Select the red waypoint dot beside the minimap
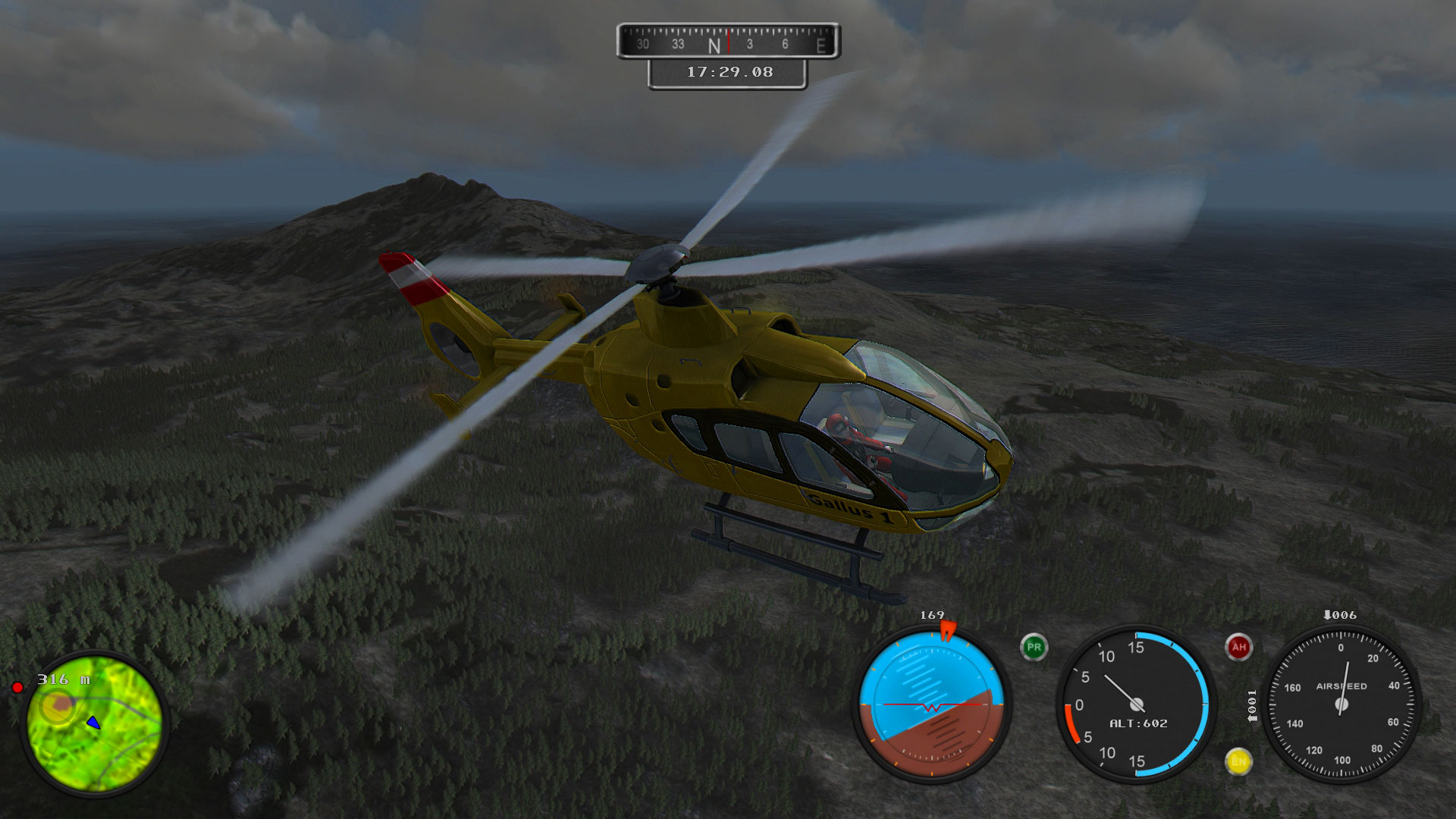The width and height of the screenshot is (1456, 819). (19, 688)
